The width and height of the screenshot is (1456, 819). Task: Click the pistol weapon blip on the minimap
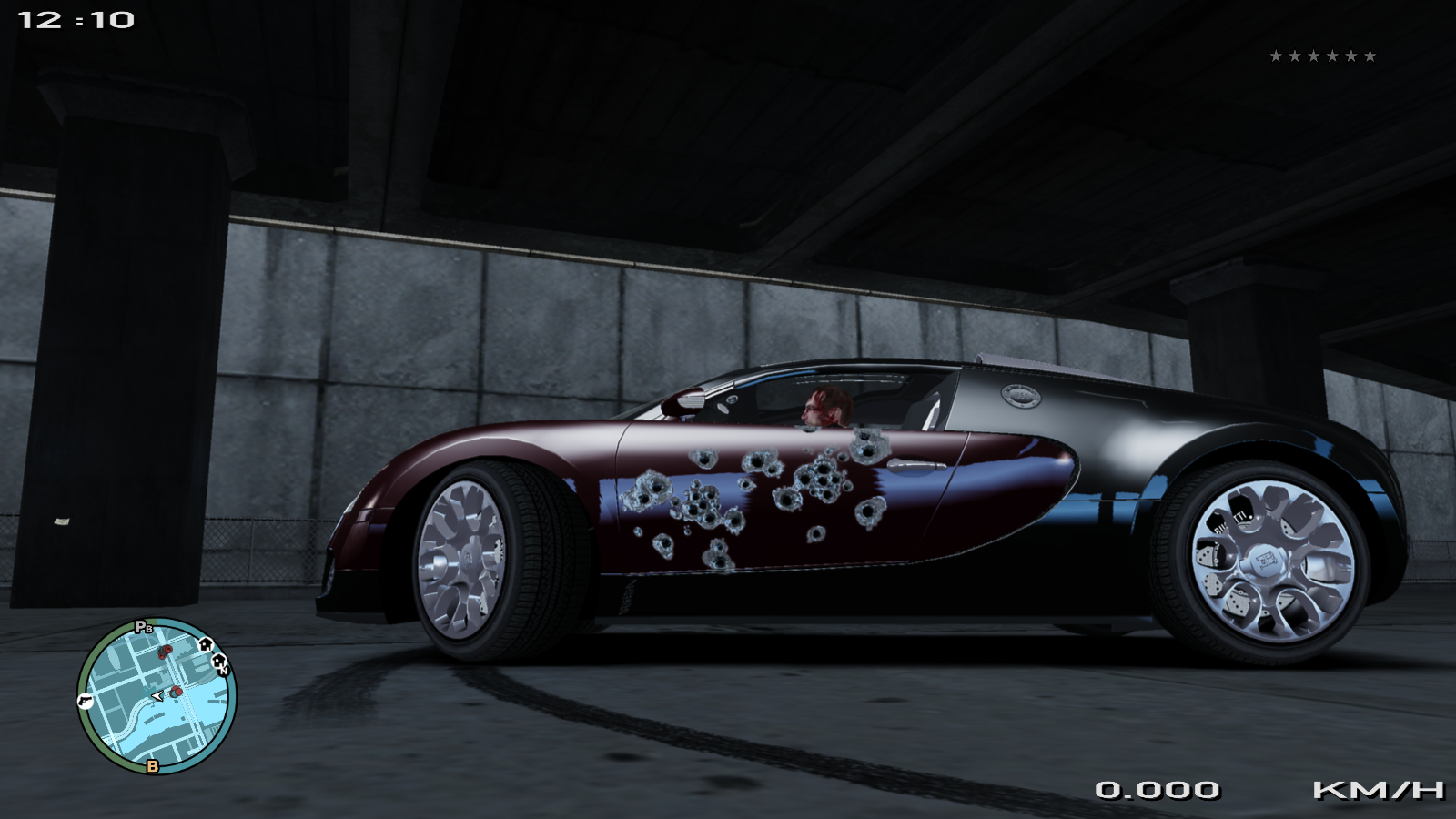point(85,700)
